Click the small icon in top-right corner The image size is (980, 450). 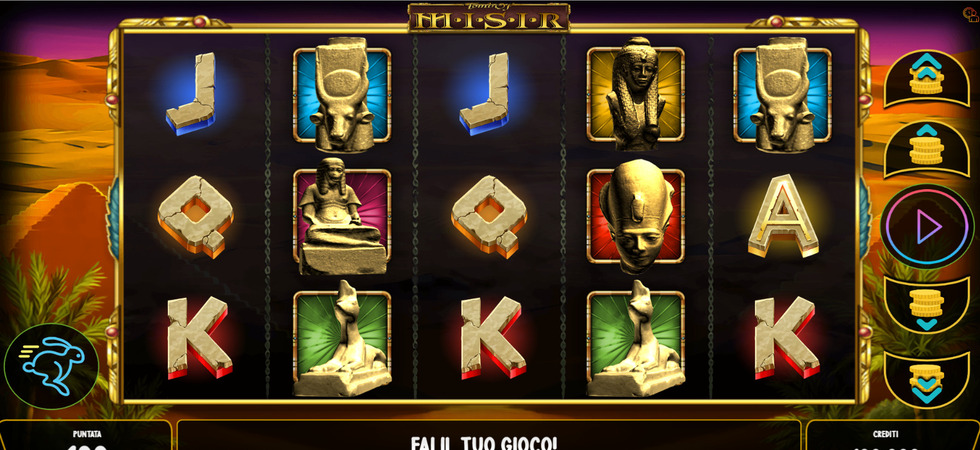click(x=969, y=13)
